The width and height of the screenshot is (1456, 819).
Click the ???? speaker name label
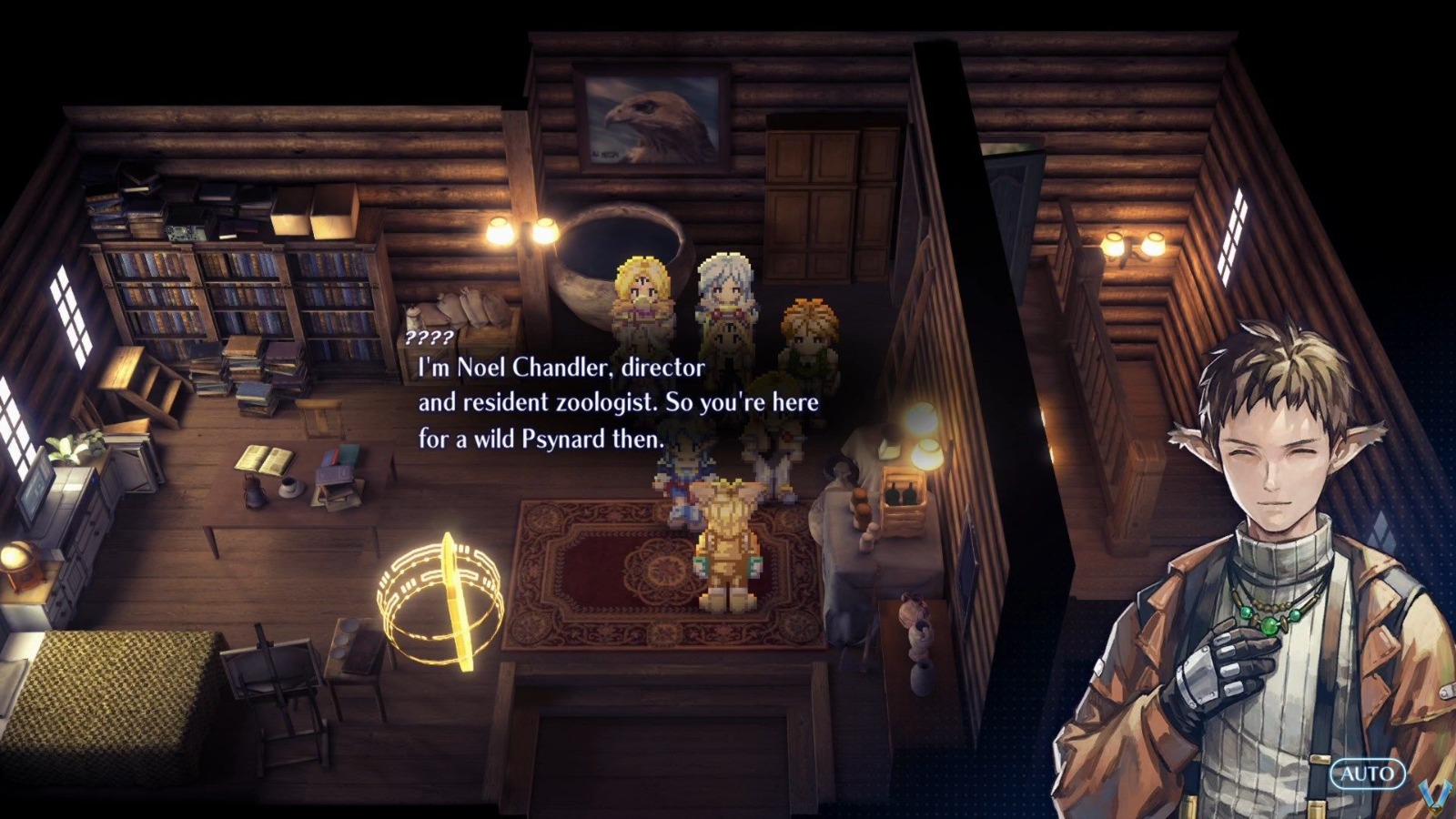[x=430, y=340]
